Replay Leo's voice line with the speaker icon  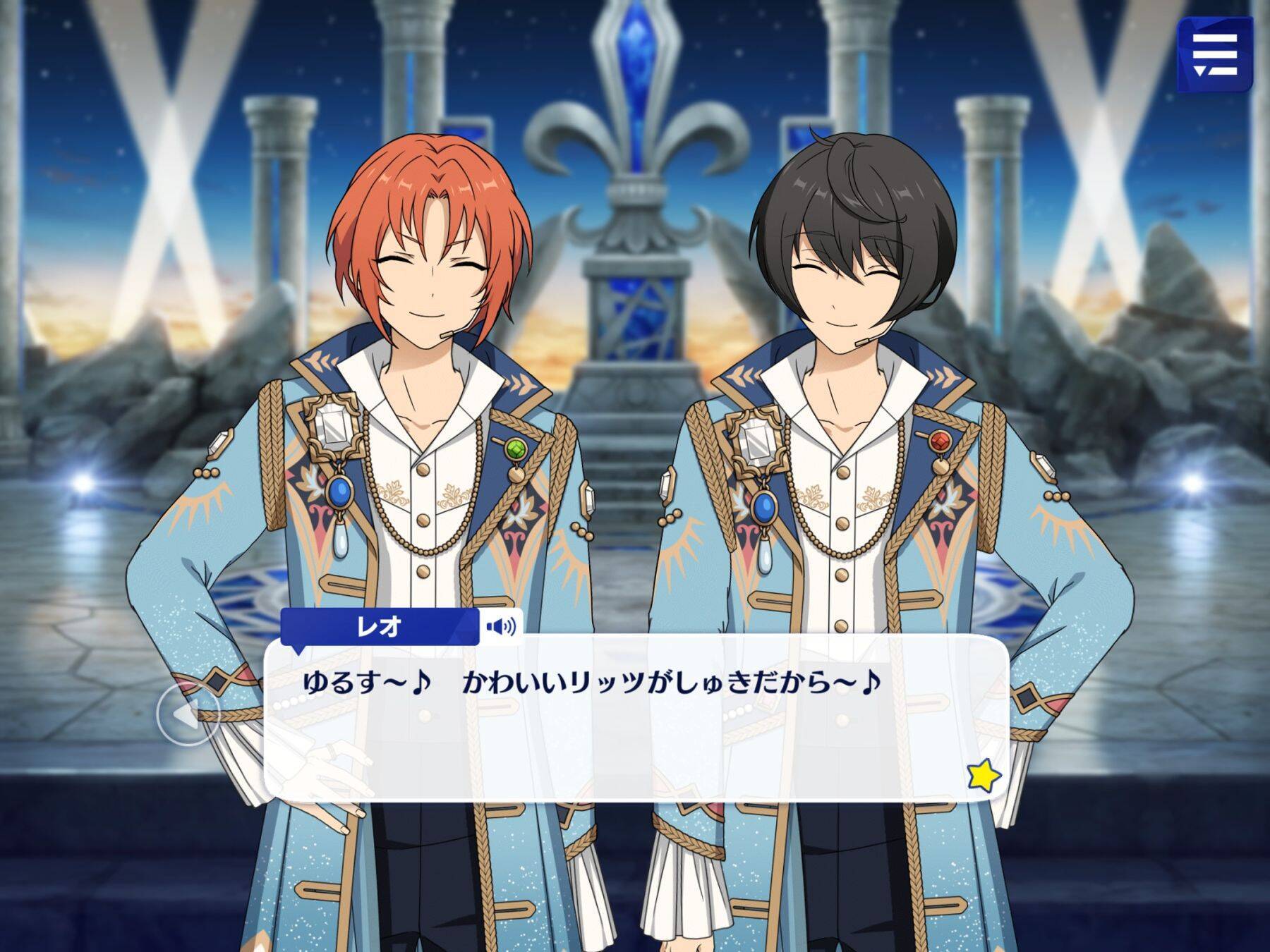point(500,625)
